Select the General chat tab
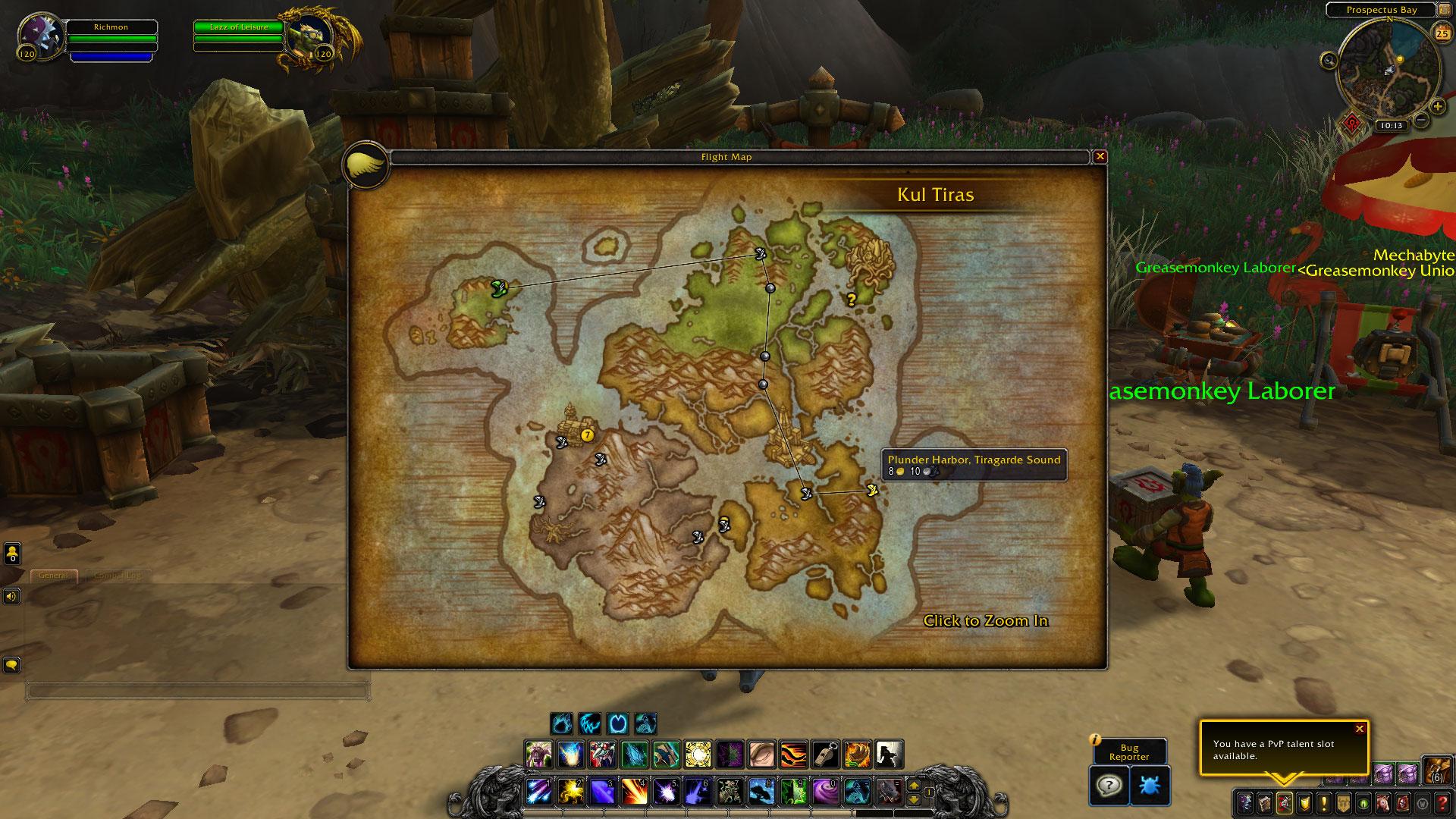 tap(54, 576)
